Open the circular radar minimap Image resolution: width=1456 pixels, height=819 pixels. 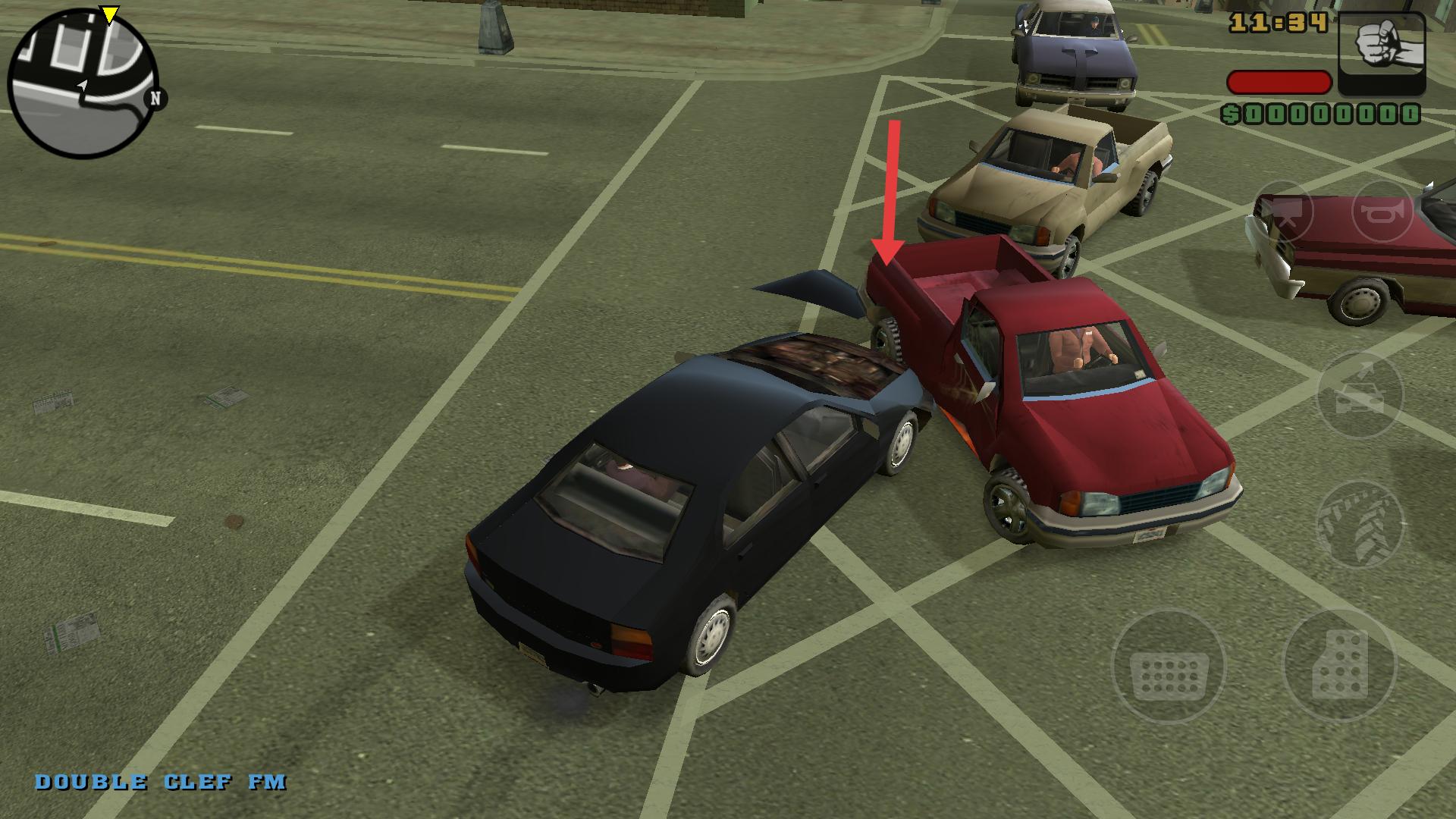pyautogui.click(x=83, y=83)
